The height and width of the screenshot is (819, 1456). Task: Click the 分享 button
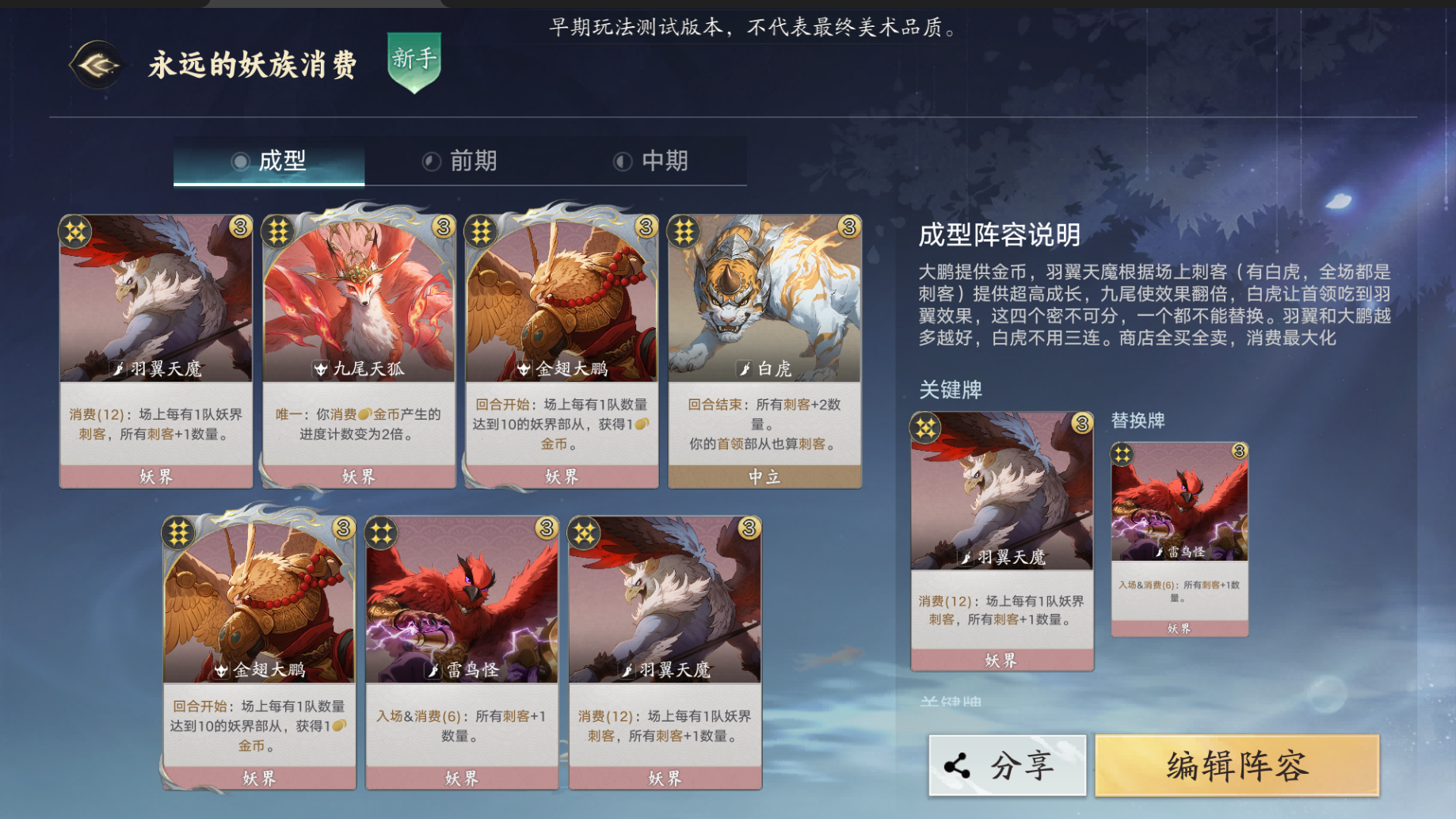(1006, 764)
